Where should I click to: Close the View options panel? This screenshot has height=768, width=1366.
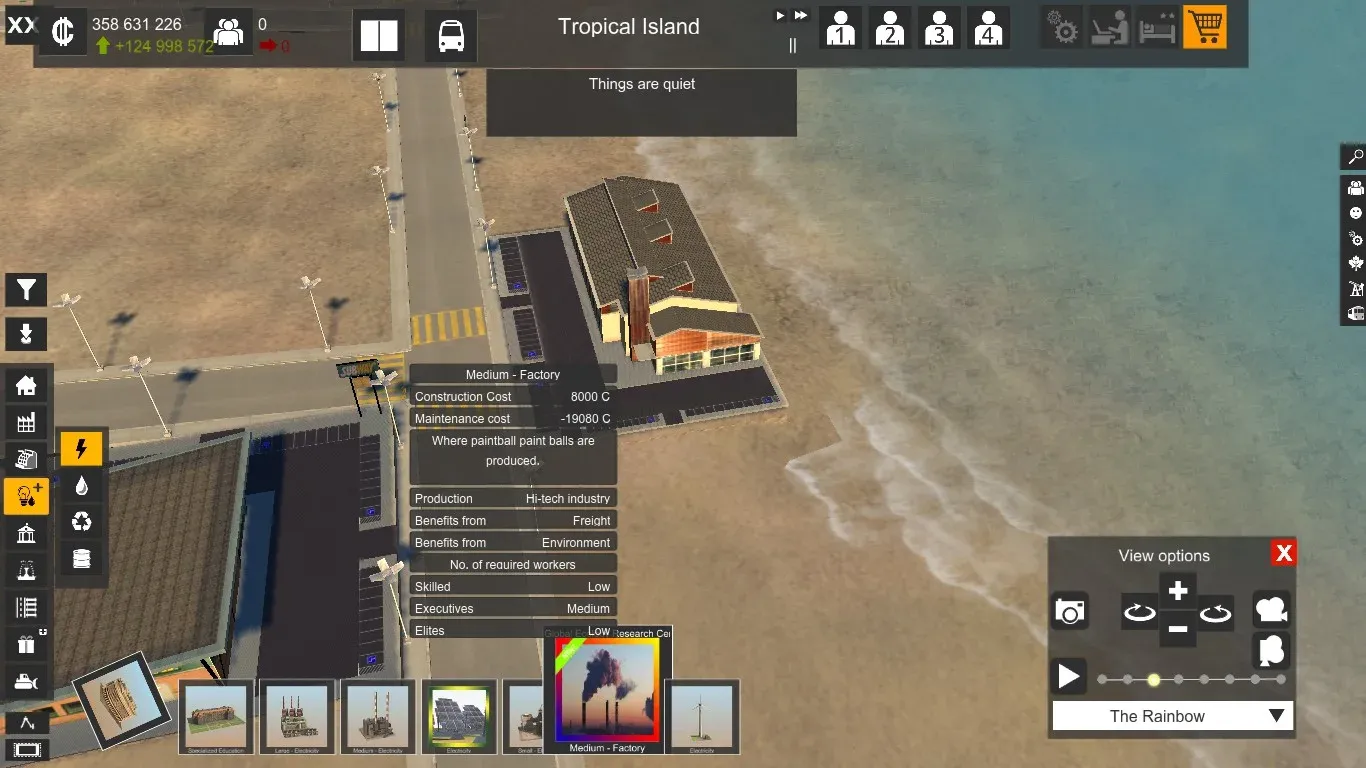coord(1284,553)
